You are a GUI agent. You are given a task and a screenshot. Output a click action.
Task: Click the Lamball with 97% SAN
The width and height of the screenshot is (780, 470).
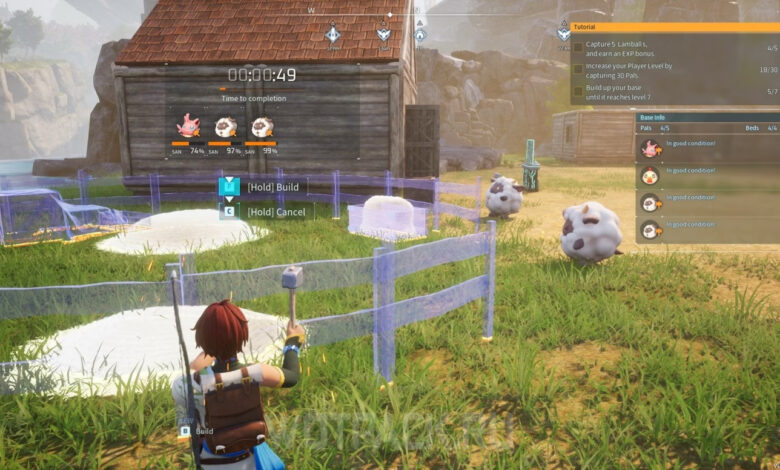coord(226,126)
